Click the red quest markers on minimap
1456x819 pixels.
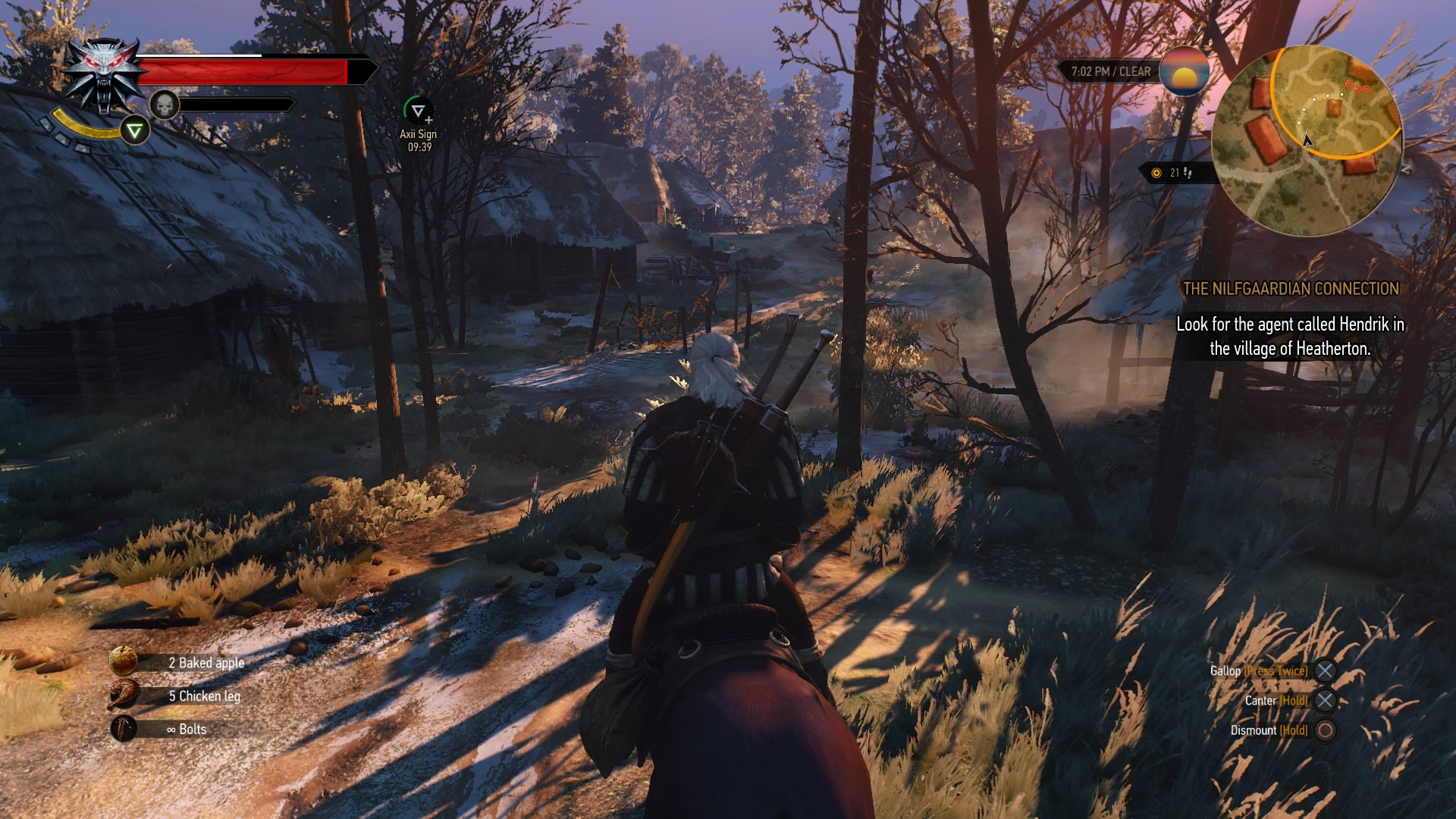click(1357, 86)
